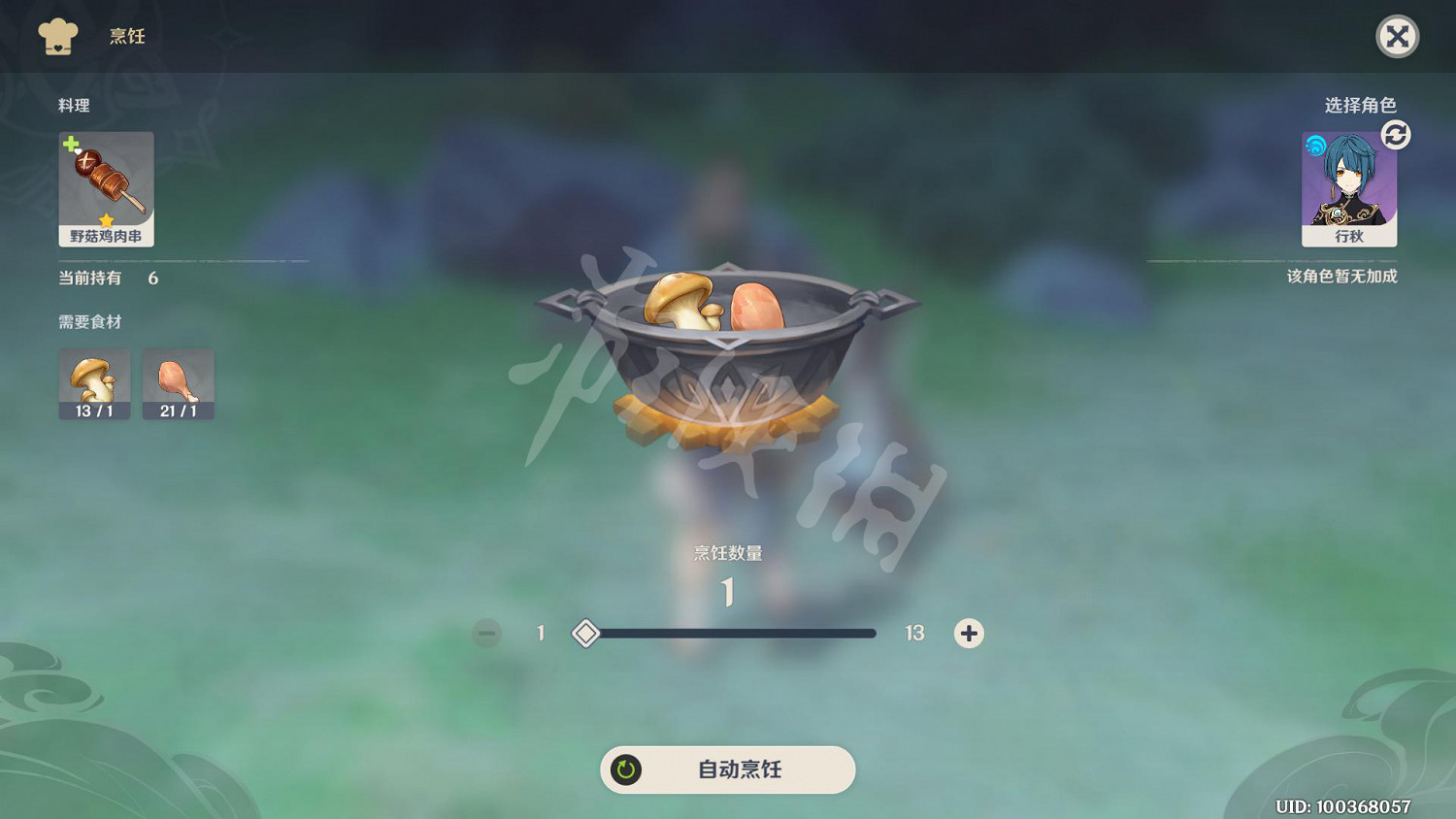This screenshot has width=1456, height=819.
Task: Click the maximum value label 13
Action: tap(913, 633)
